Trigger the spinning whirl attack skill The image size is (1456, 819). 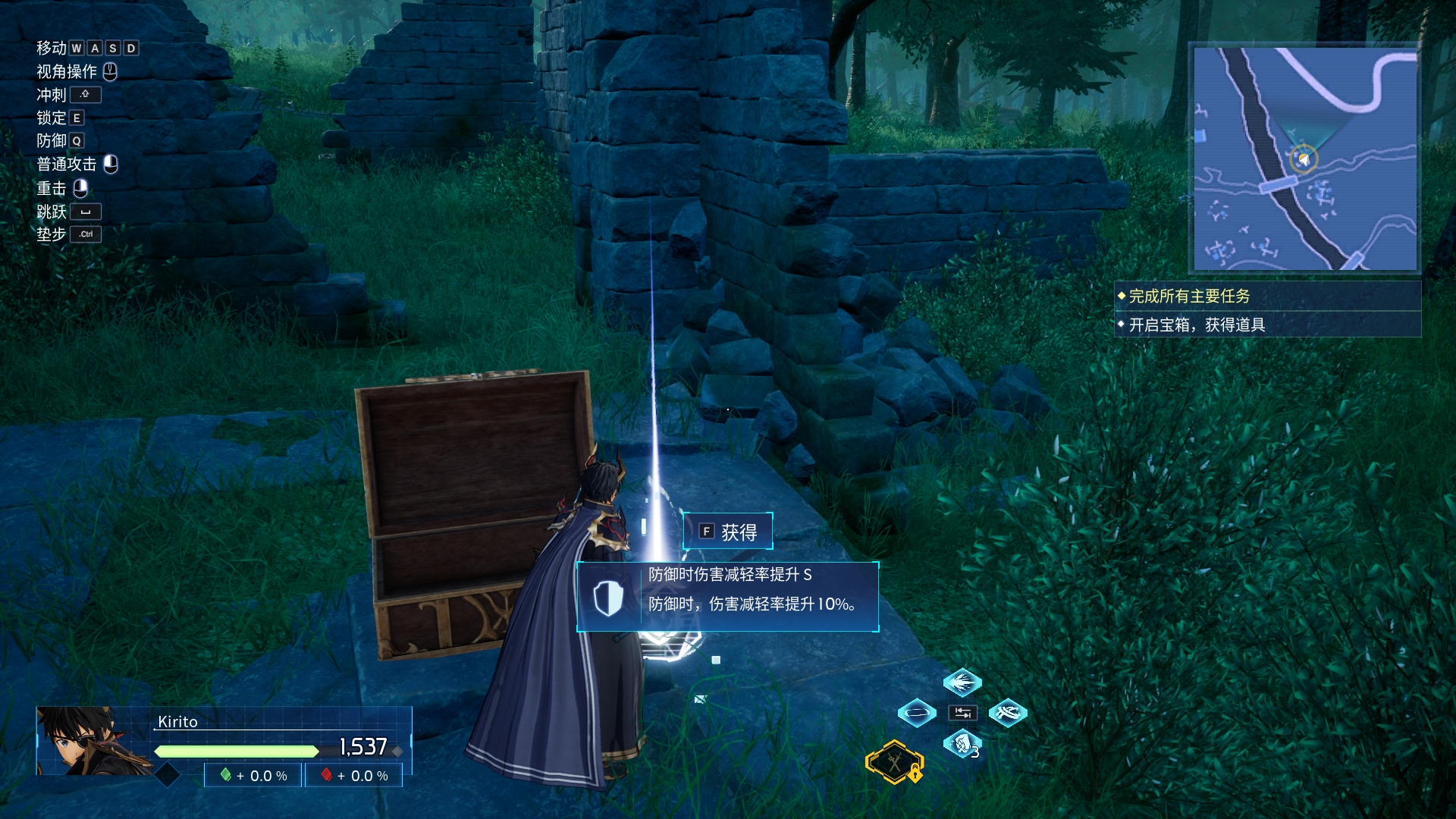(x=1008, y=713)
